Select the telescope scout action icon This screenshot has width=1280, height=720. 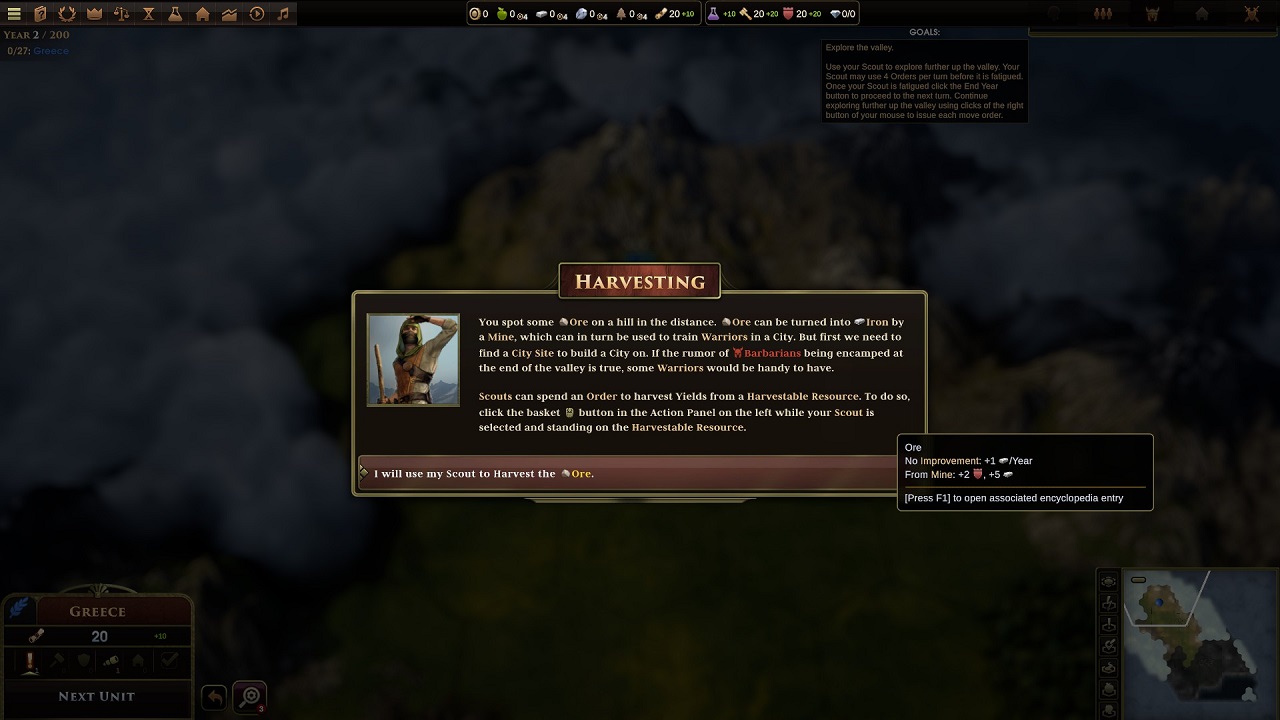point(111,661)
